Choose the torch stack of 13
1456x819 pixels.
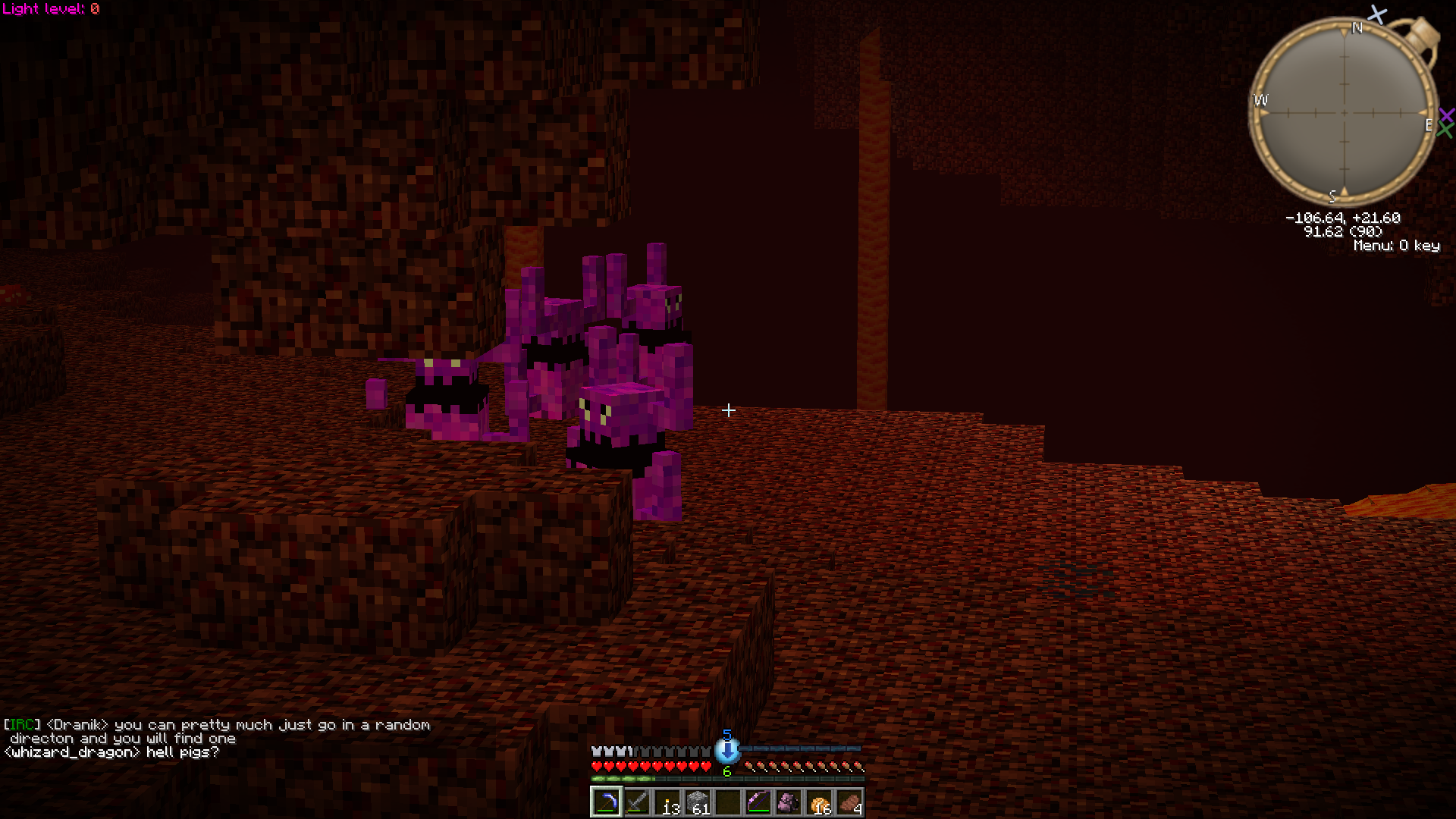[667, 802]
